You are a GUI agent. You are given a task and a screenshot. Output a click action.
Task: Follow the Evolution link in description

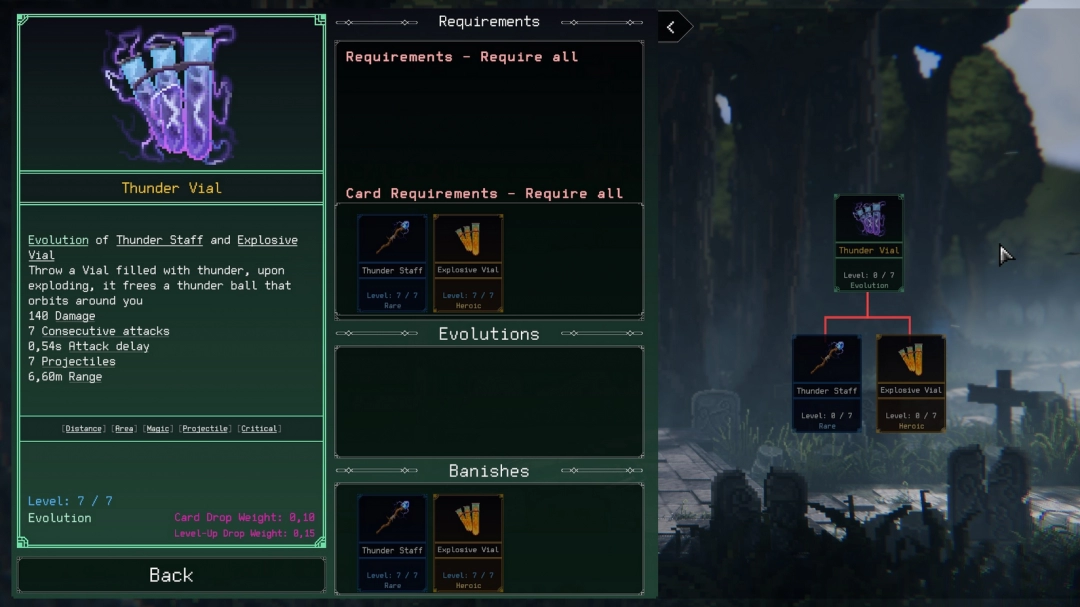[x=58, y=240]
